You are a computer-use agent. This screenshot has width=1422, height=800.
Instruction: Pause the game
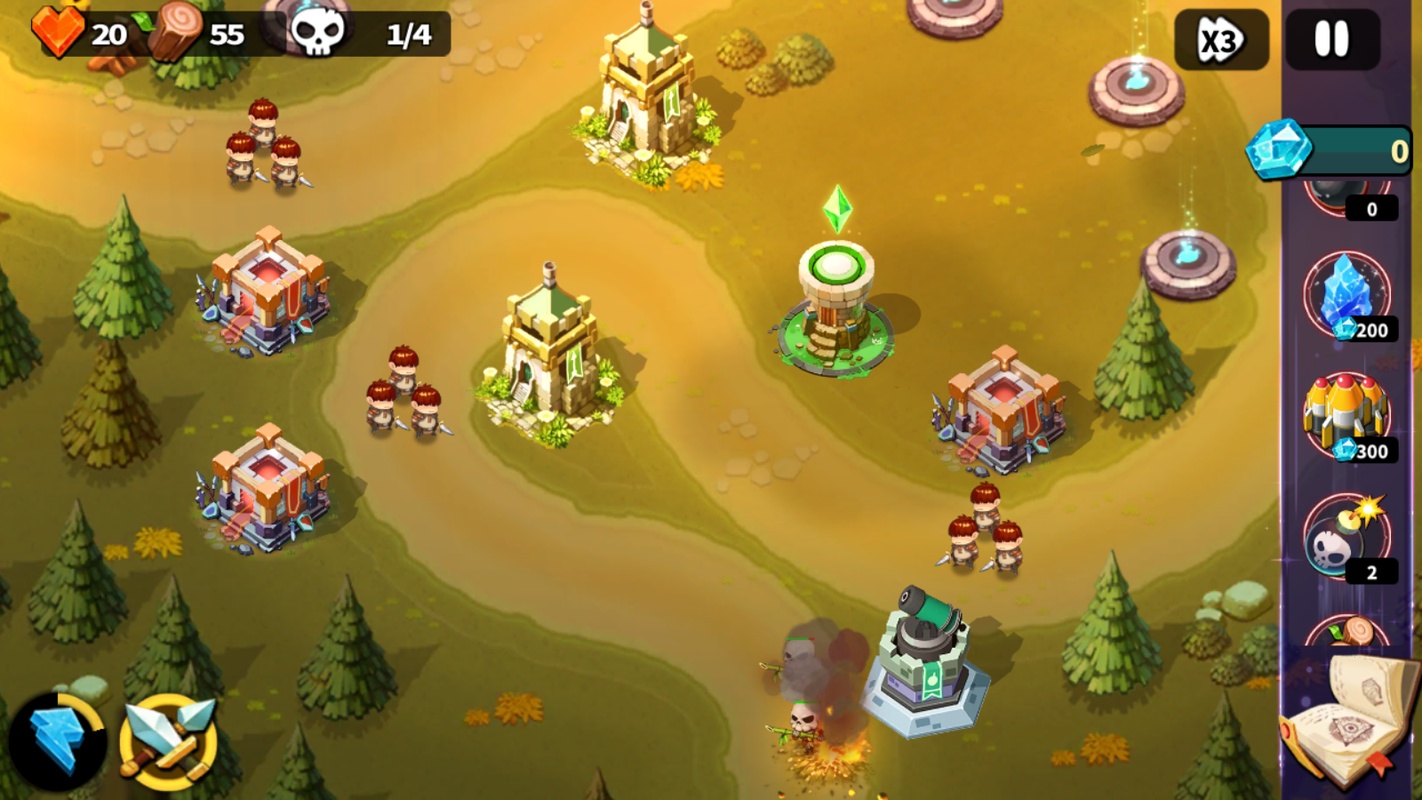point(1331,40)
